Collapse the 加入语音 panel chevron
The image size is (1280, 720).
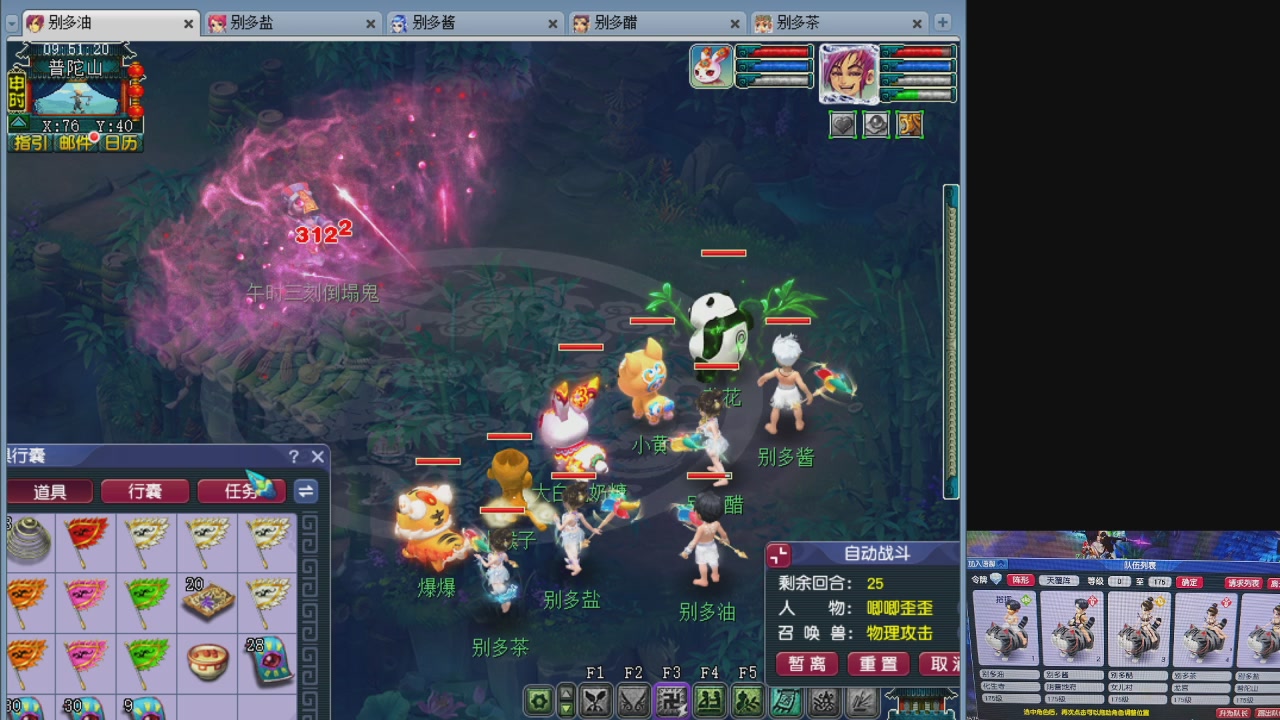1000,564
